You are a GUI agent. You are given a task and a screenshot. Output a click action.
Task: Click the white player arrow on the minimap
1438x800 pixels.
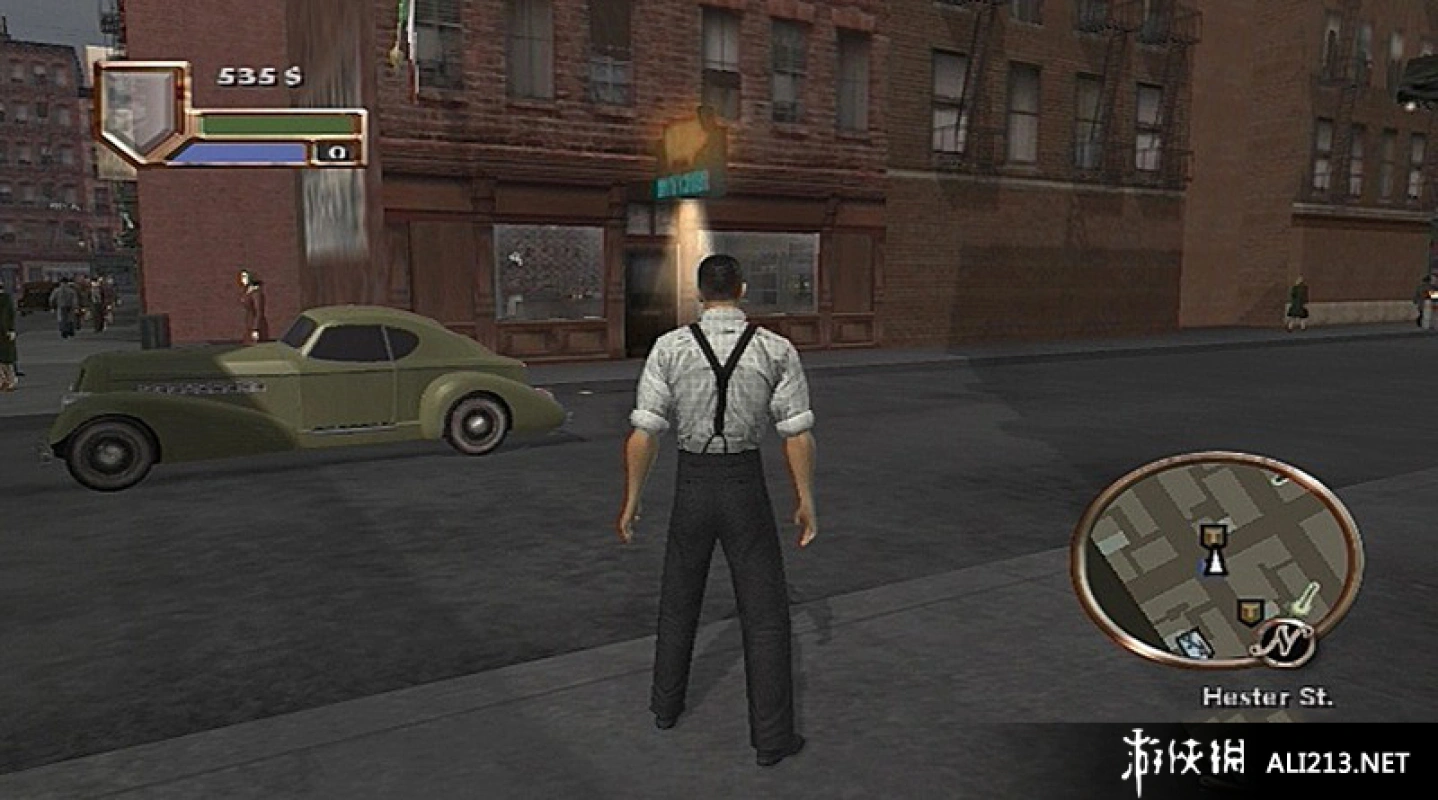click(1216, 562)
